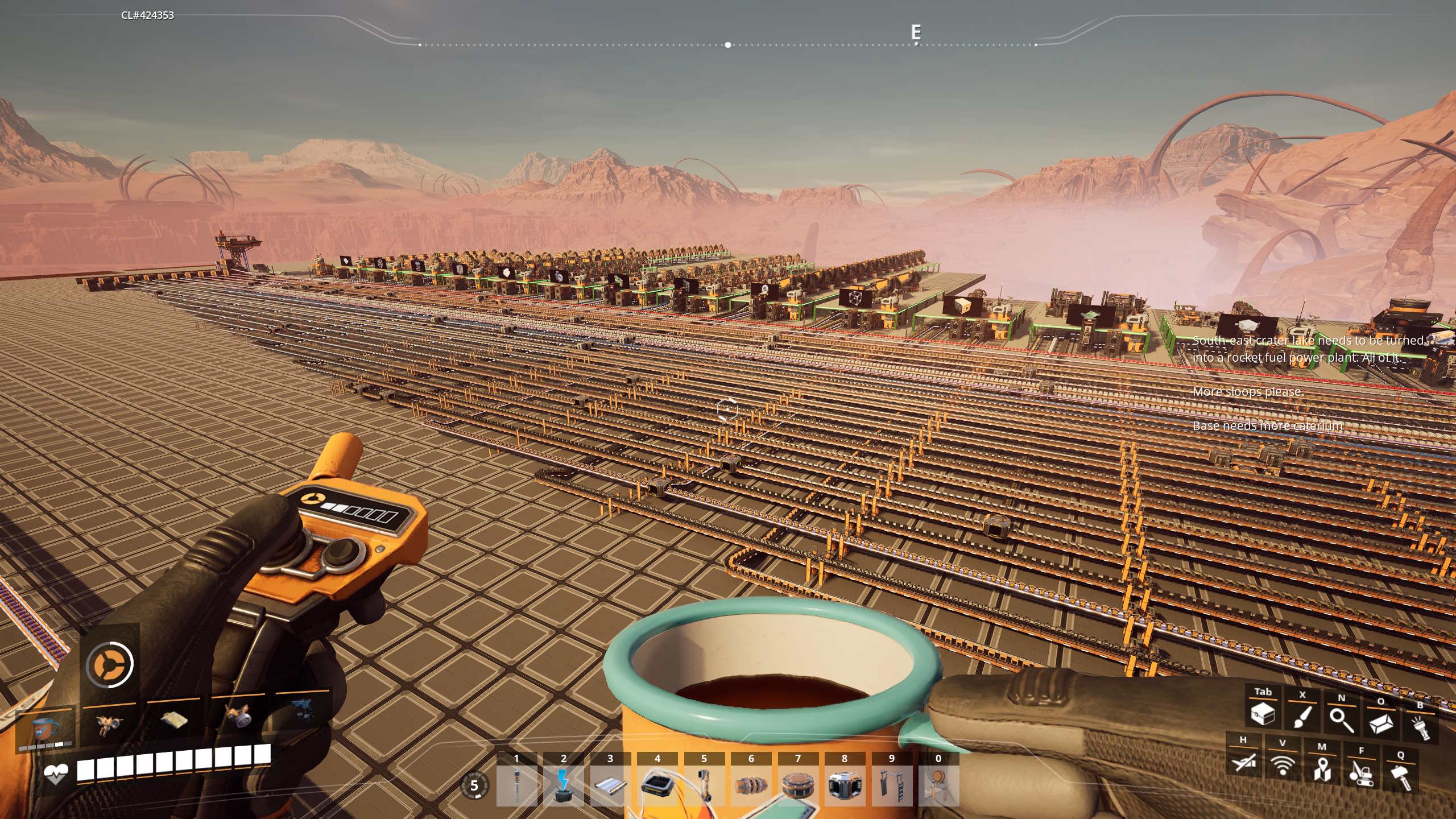This screenshot has width=1456, height=819.
Task: Select the conveyor belt hotbar slot
Action: (x=610, y=785)
